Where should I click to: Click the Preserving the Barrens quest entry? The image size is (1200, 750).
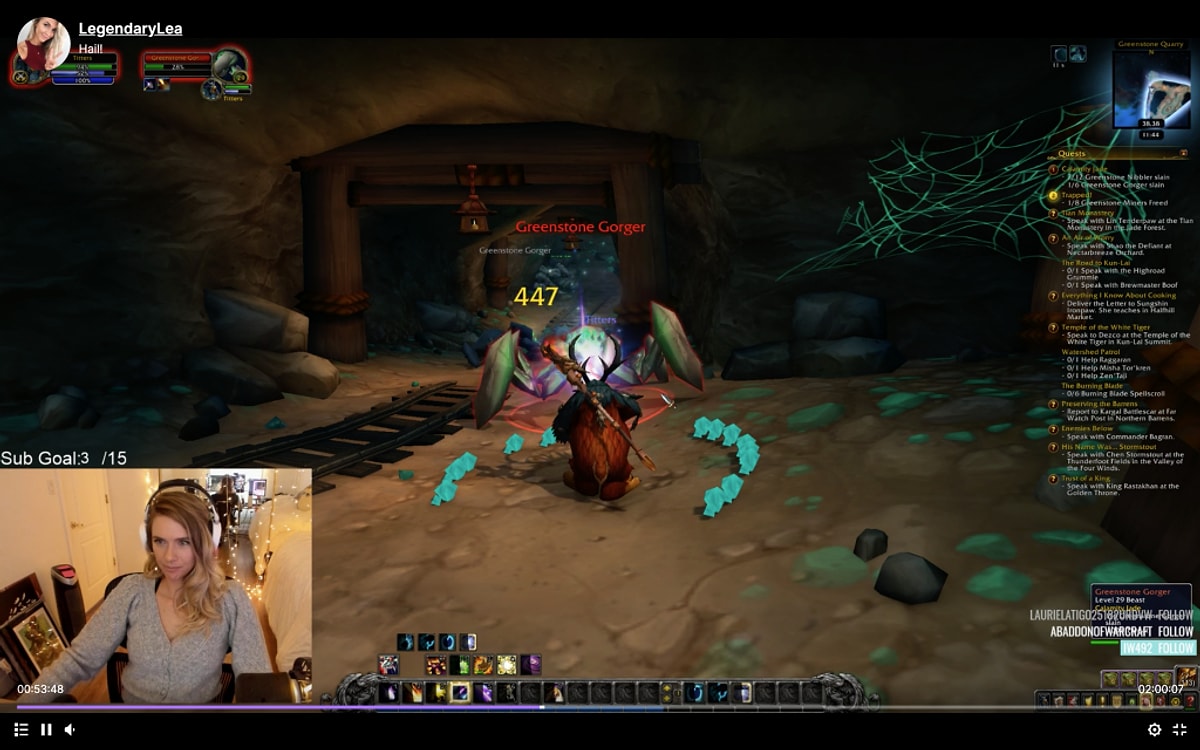[x=1099, y=404]
